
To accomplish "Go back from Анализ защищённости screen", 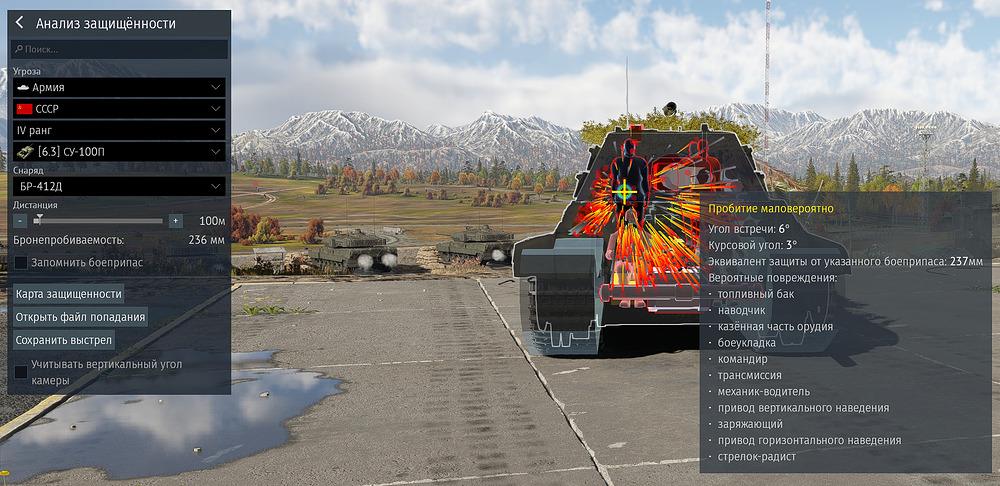I will pos(19,23).
